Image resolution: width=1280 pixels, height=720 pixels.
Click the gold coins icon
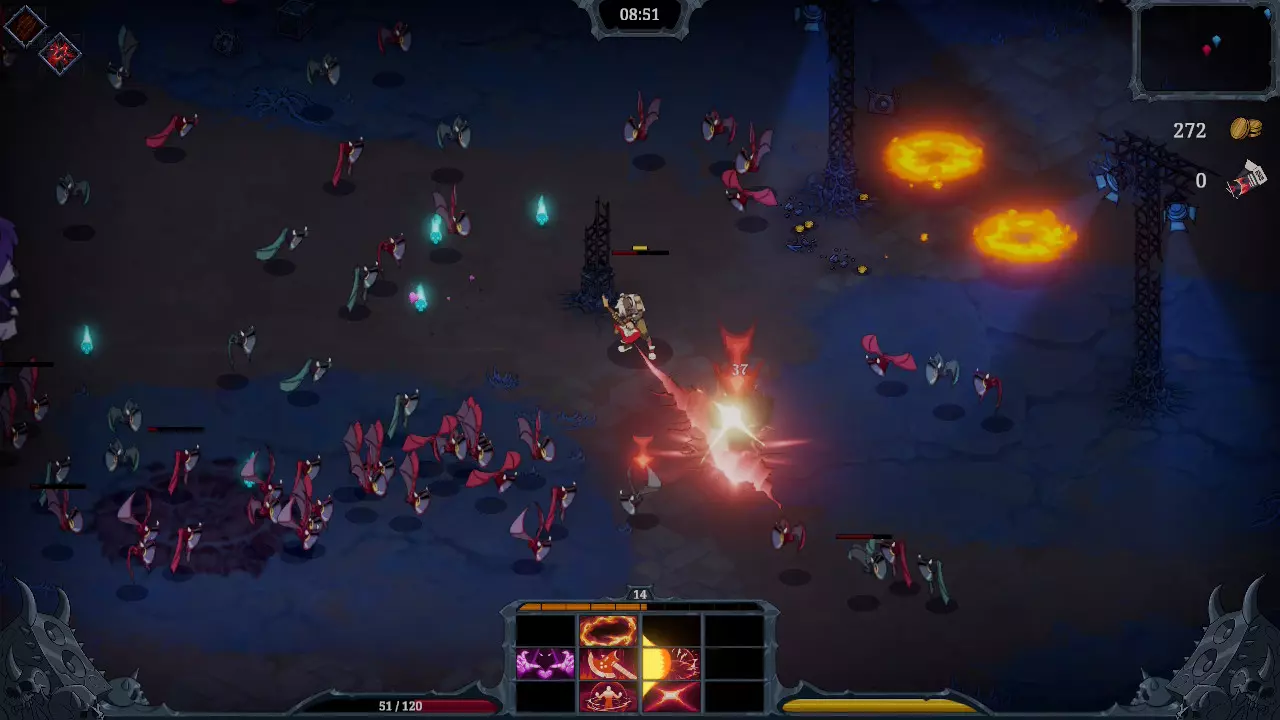pos(1246,129)
